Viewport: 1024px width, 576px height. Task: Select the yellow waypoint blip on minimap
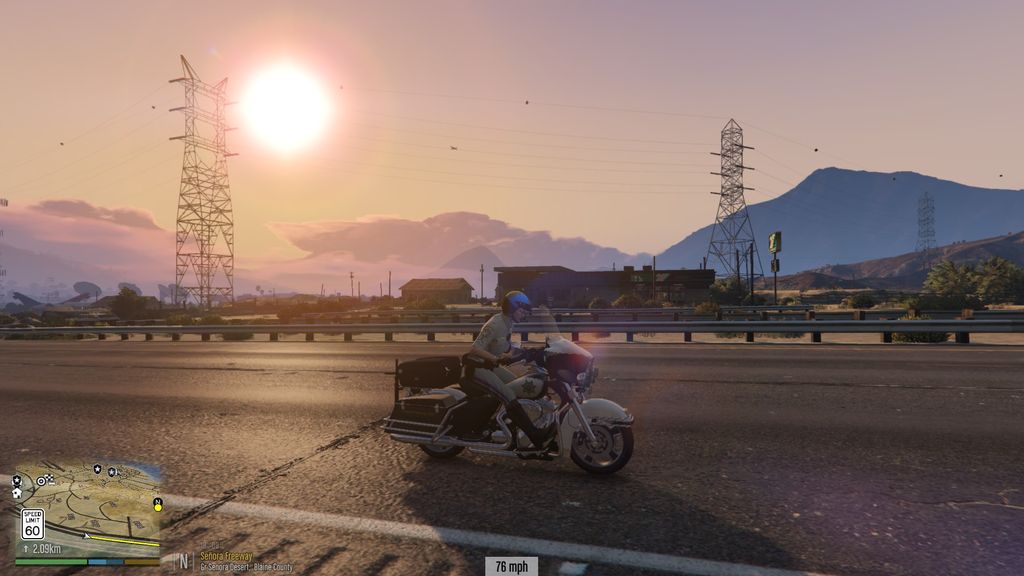pos(158,508)
